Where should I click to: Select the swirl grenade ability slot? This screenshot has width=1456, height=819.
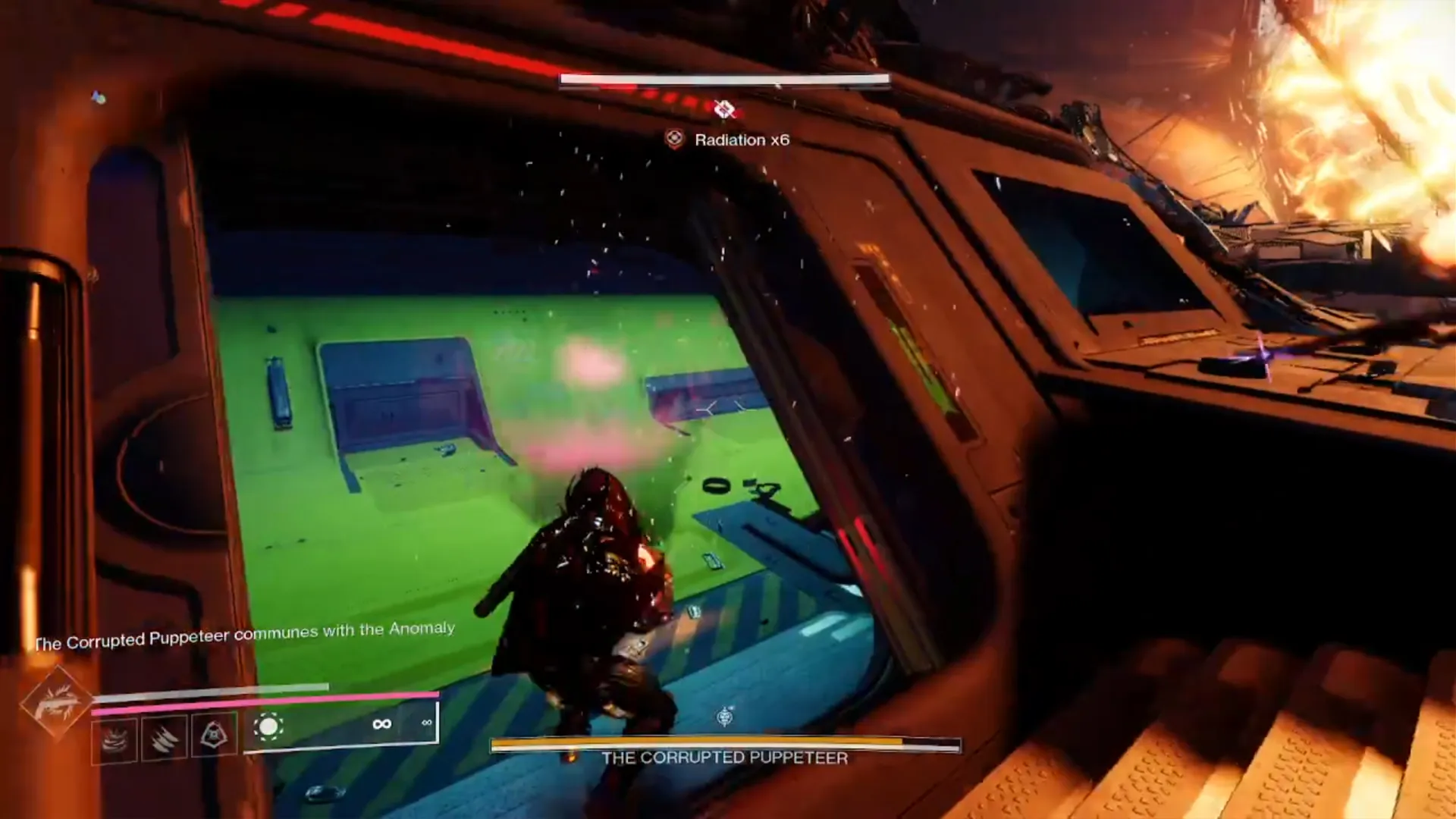pyautogui.click(x=115, y=739)
